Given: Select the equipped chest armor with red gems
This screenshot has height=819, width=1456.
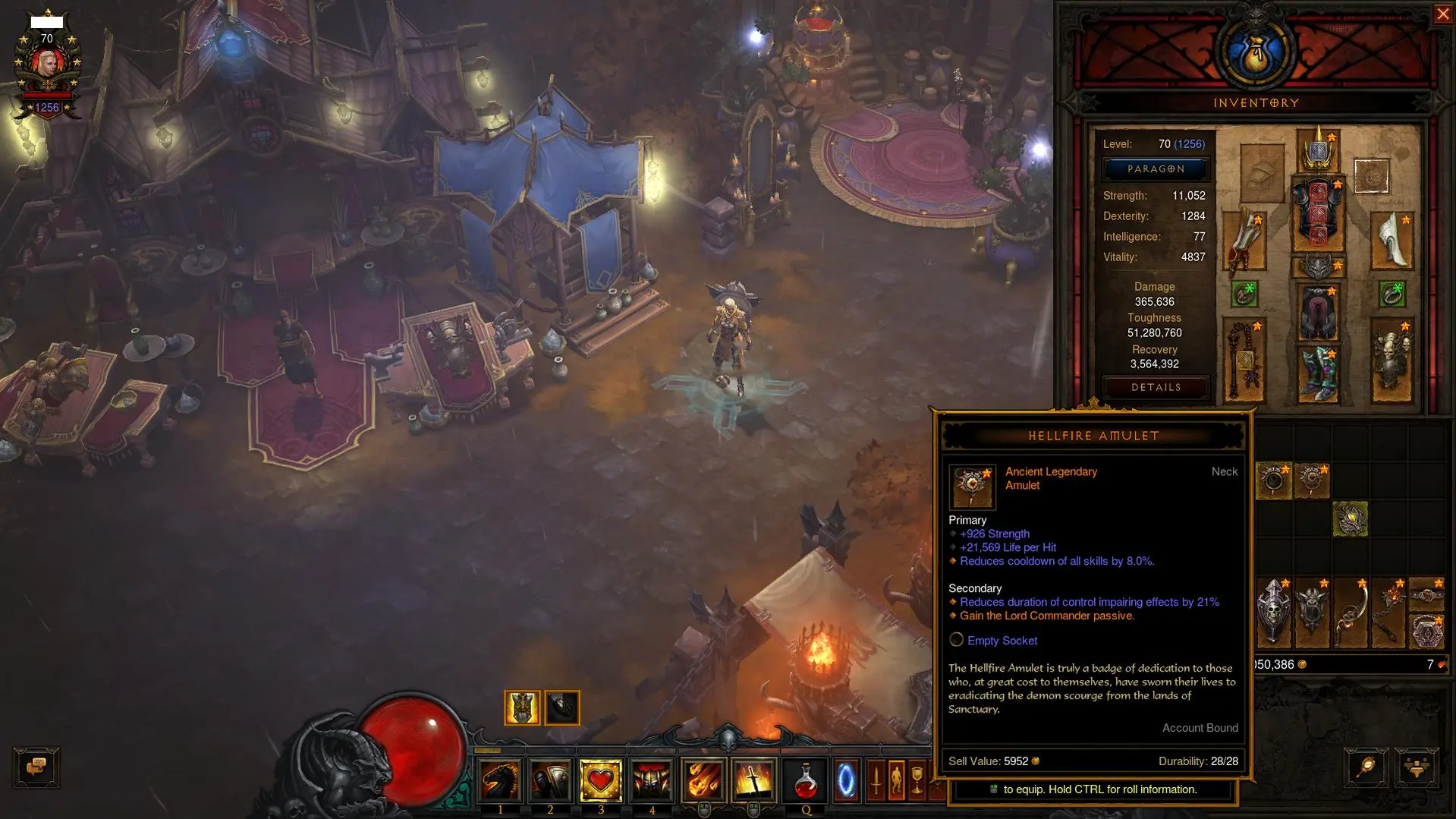Looking at the screenshot, I should coord(1319,216).
